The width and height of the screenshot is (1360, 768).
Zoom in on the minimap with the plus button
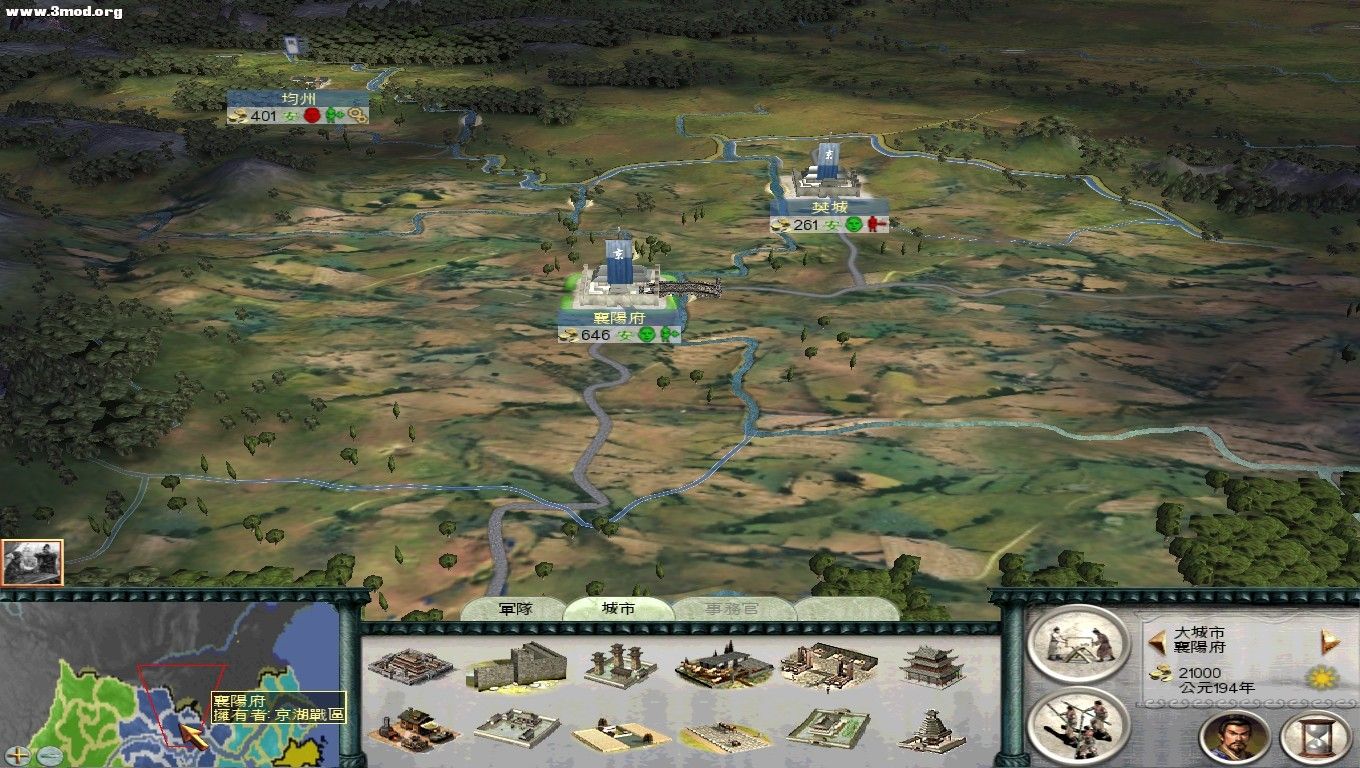(18, 755)
